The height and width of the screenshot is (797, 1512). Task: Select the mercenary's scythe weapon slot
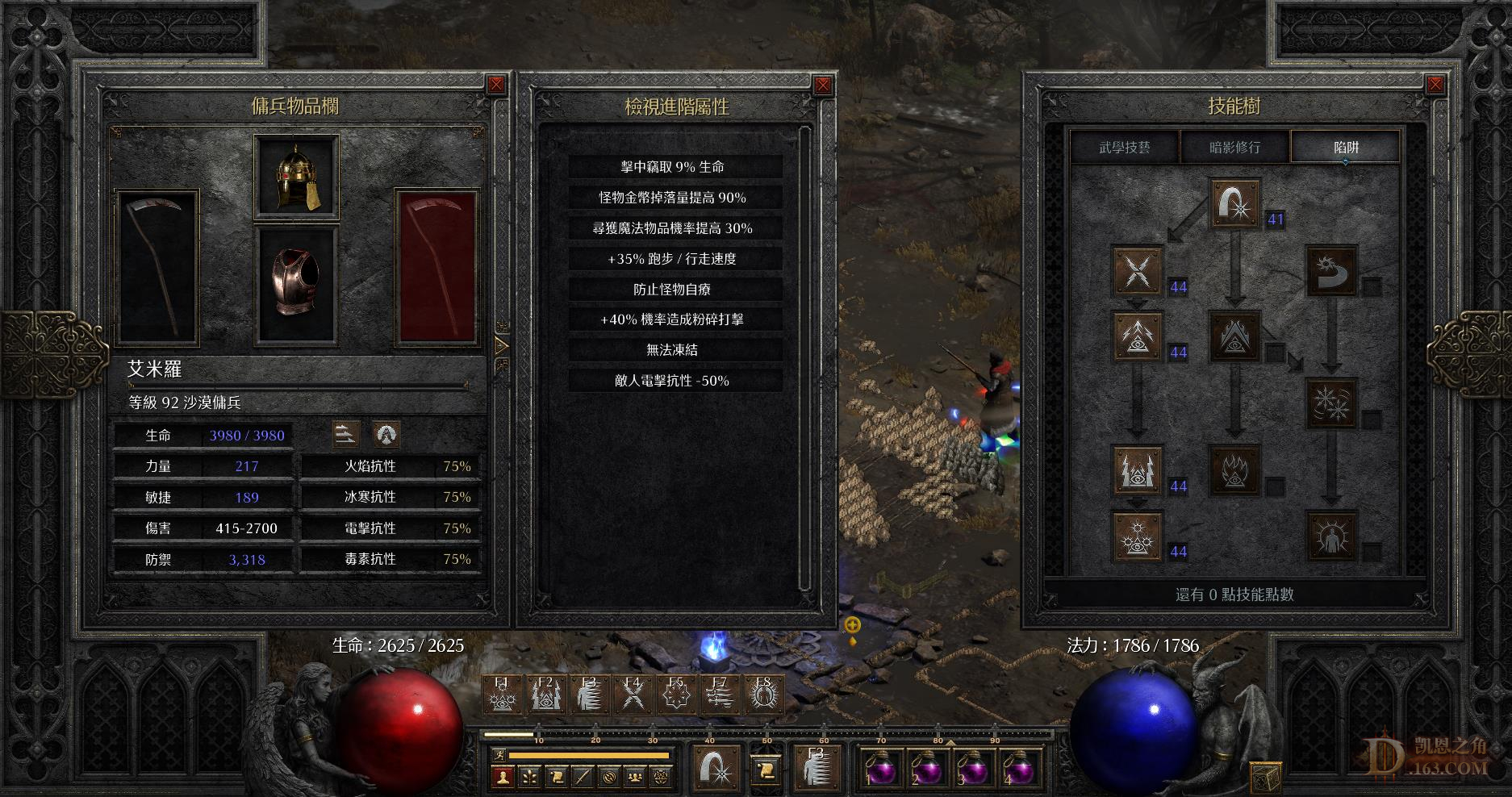tap(157, 267)
